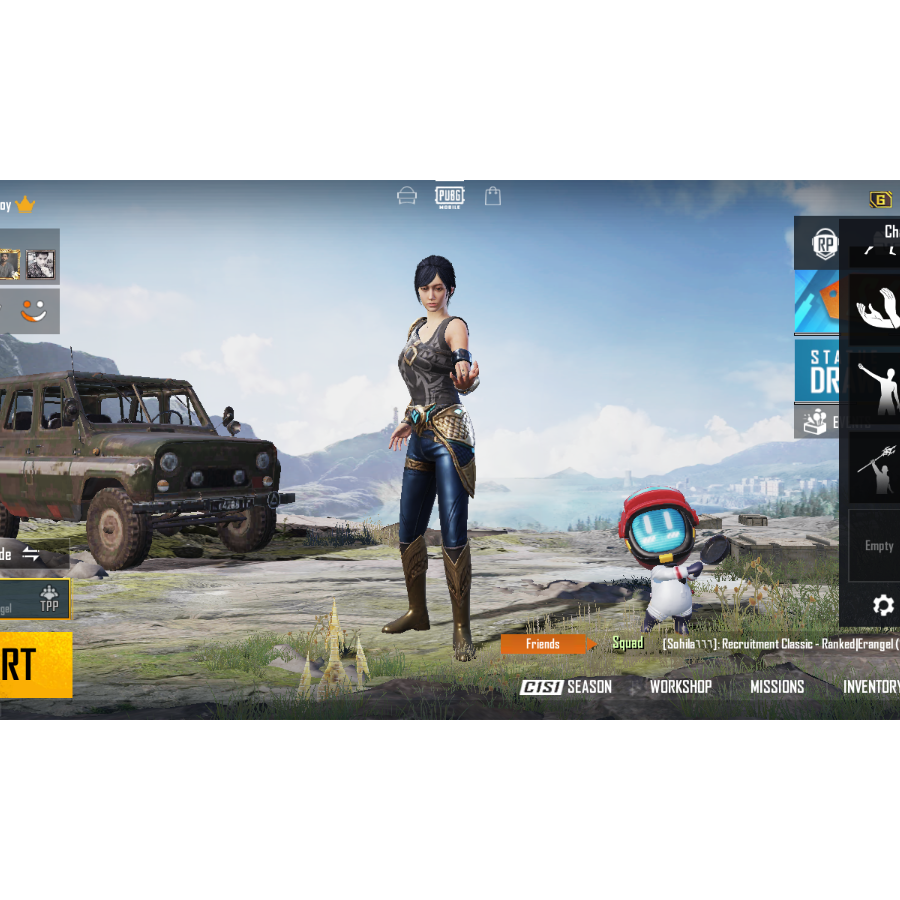Open the C1S1 Season menu
The width and height of the screenshot is (900, 900).
pos(566,687)
